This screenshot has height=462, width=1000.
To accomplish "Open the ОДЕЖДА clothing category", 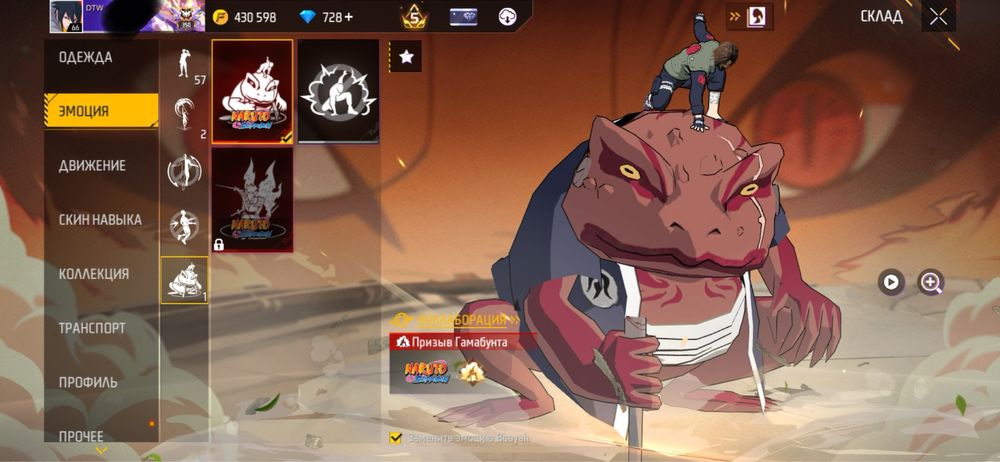I will pos(86,58).
